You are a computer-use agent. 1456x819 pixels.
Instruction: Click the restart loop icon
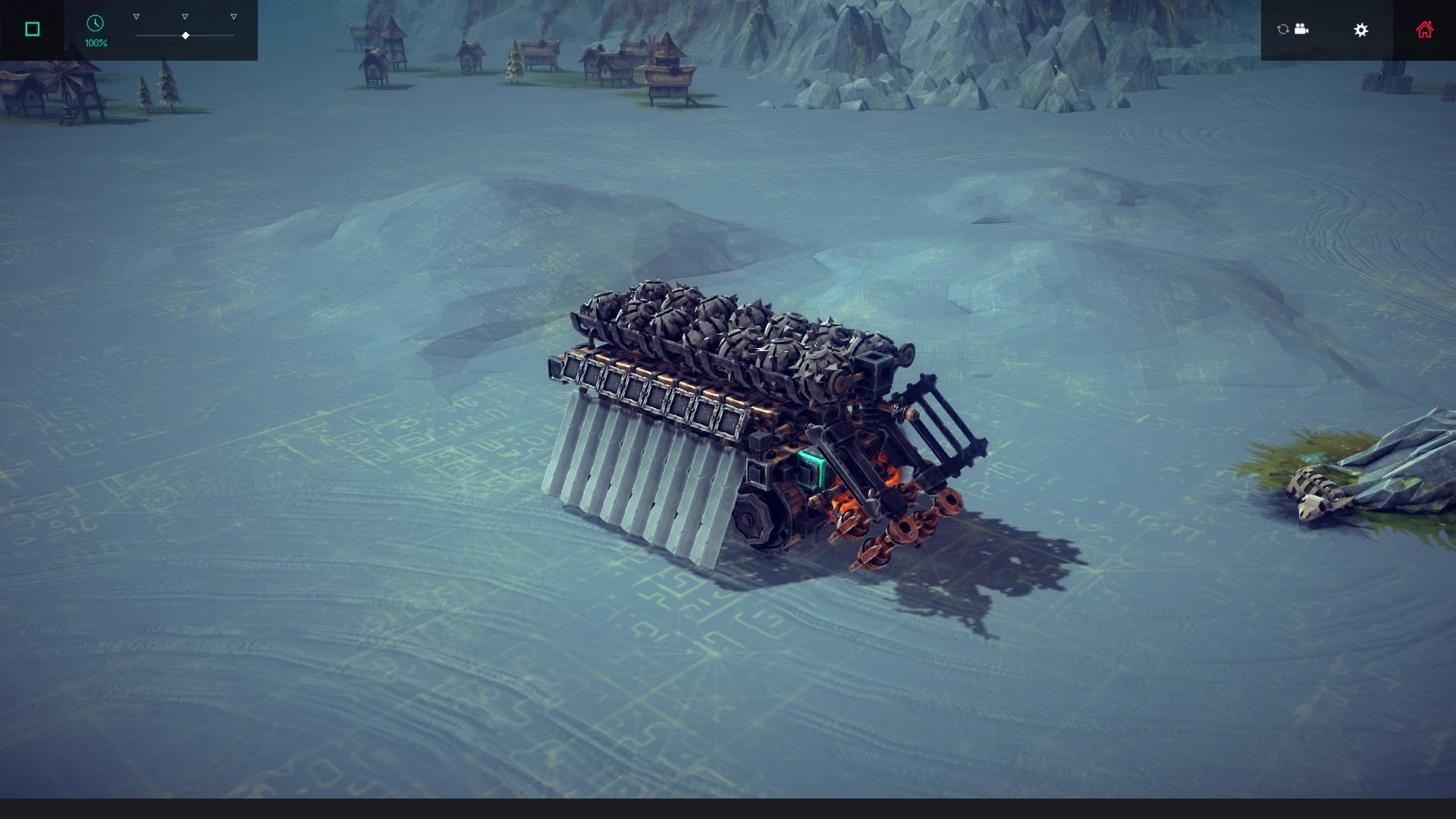(1281, 30)
